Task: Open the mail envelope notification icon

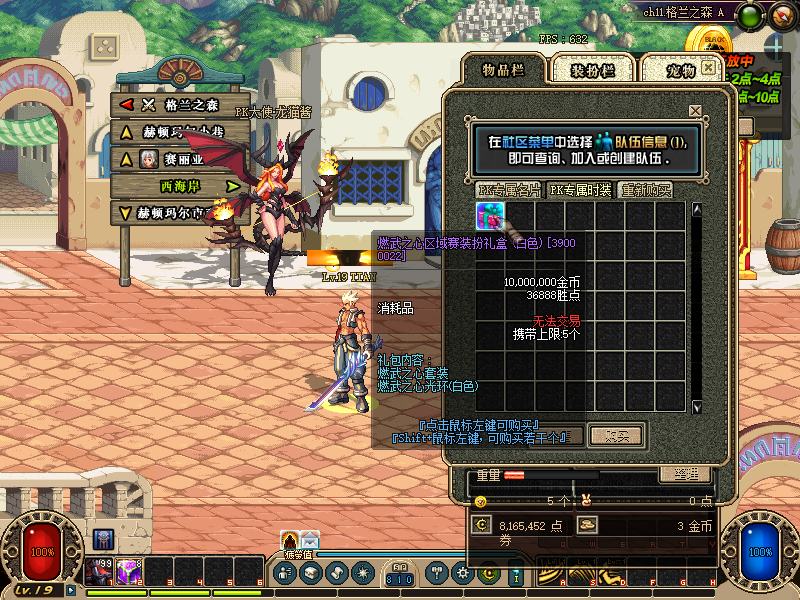Action: tap(309, 541)
